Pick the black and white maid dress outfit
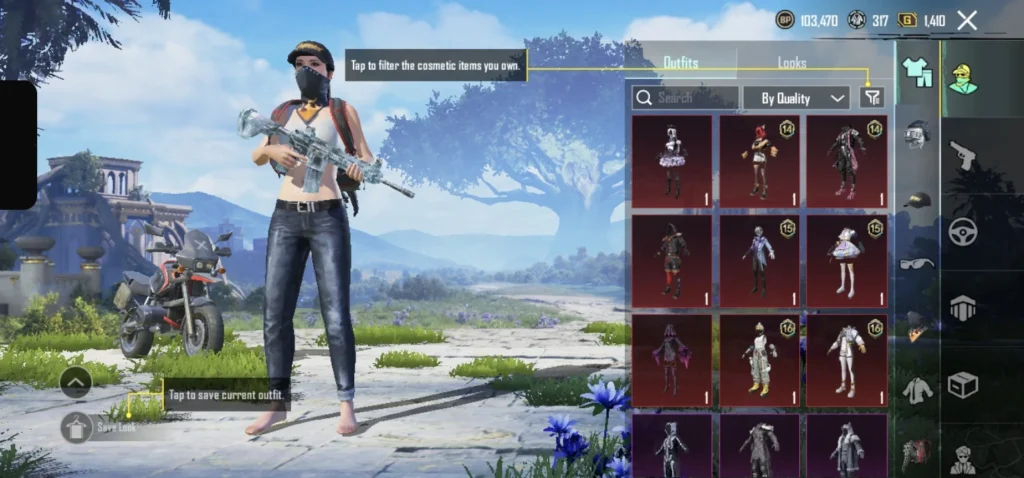 [672, 161]
